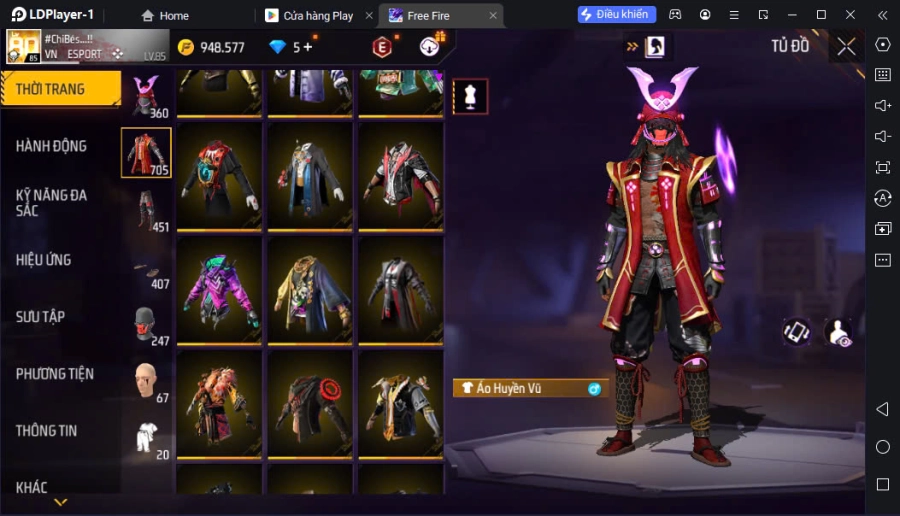Choose the pants subcategory showing 451
This screenshot has height=516, width=900.
pos(148,210)
